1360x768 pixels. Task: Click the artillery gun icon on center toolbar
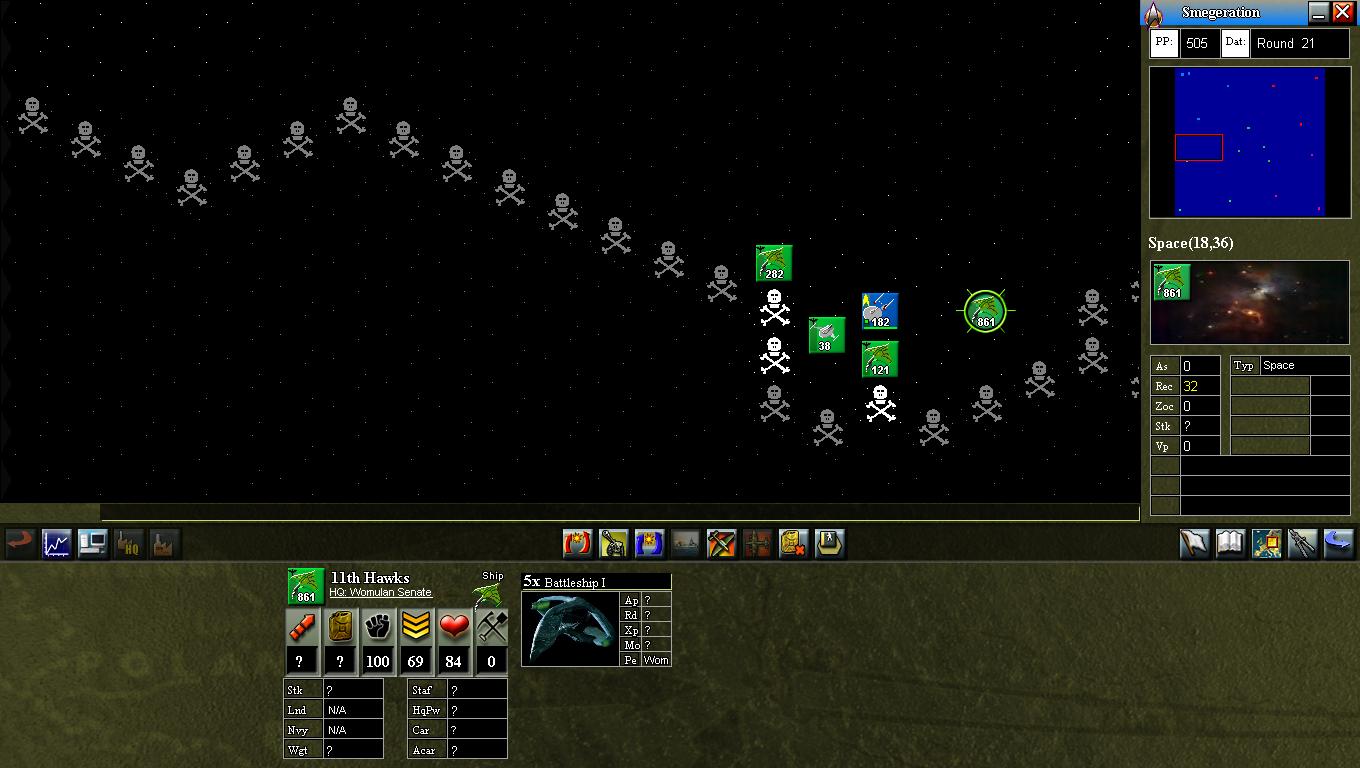(614, 544)
